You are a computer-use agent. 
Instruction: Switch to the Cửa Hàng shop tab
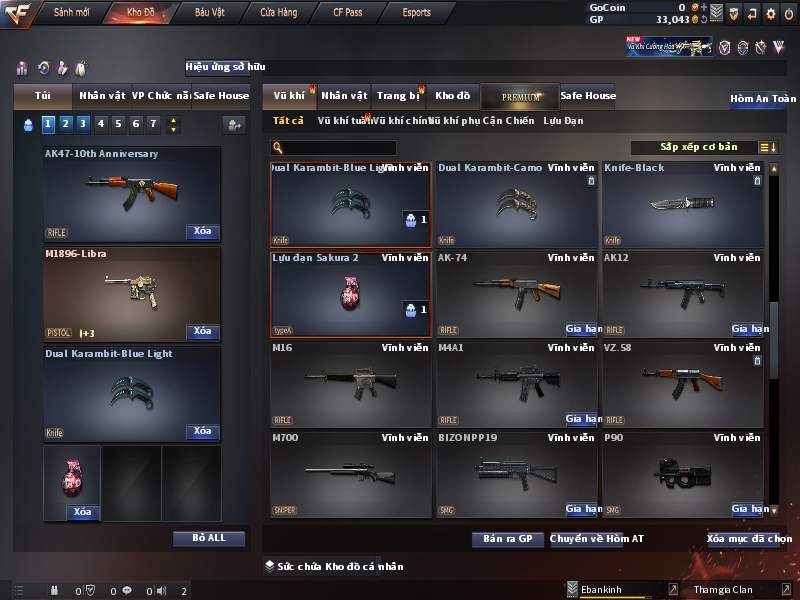click(278, 13)
